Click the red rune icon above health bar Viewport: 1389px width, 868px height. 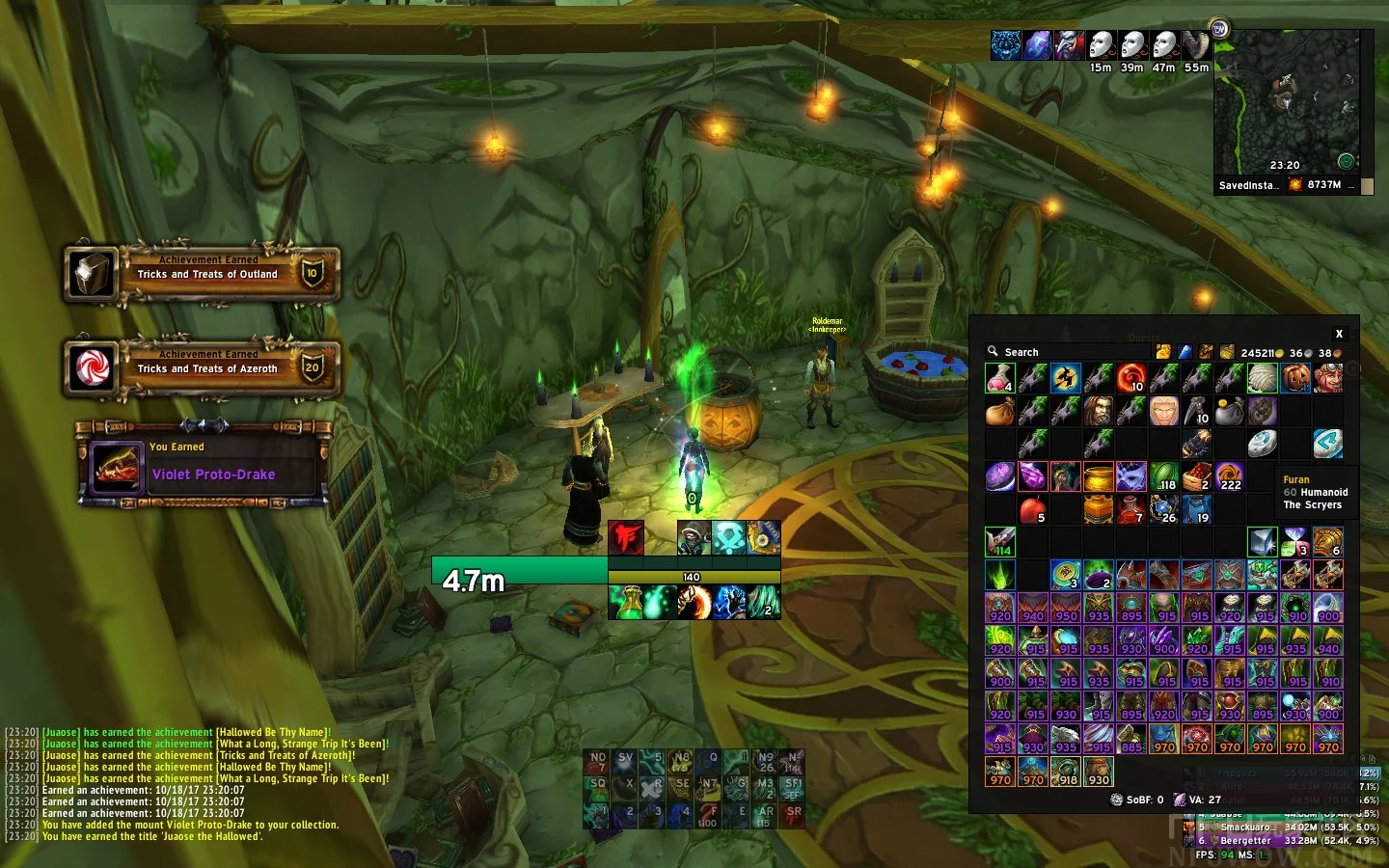626,537
